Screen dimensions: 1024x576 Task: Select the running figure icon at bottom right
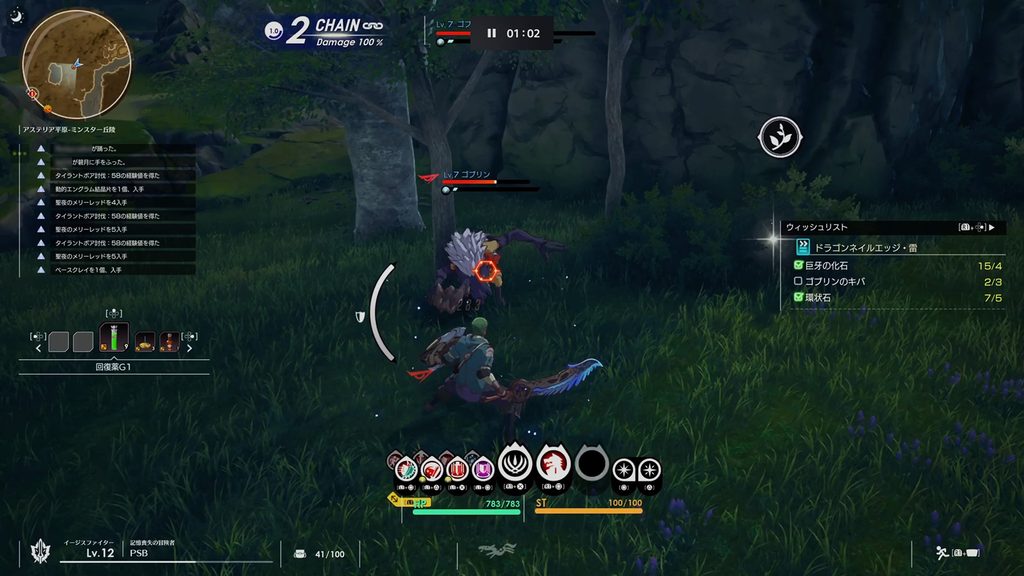point(941,551)
